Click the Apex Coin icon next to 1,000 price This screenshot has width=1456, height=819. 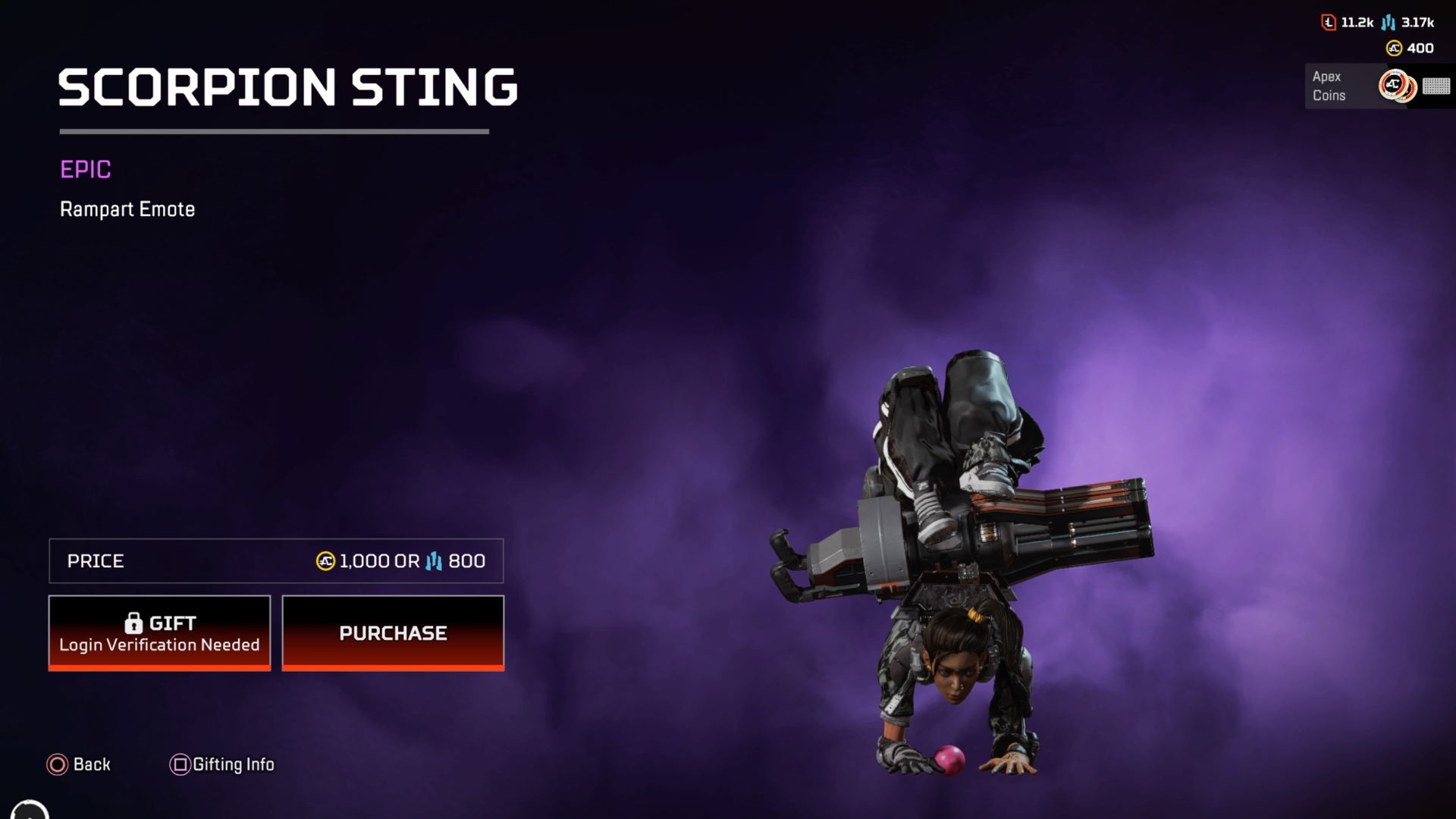325,561
